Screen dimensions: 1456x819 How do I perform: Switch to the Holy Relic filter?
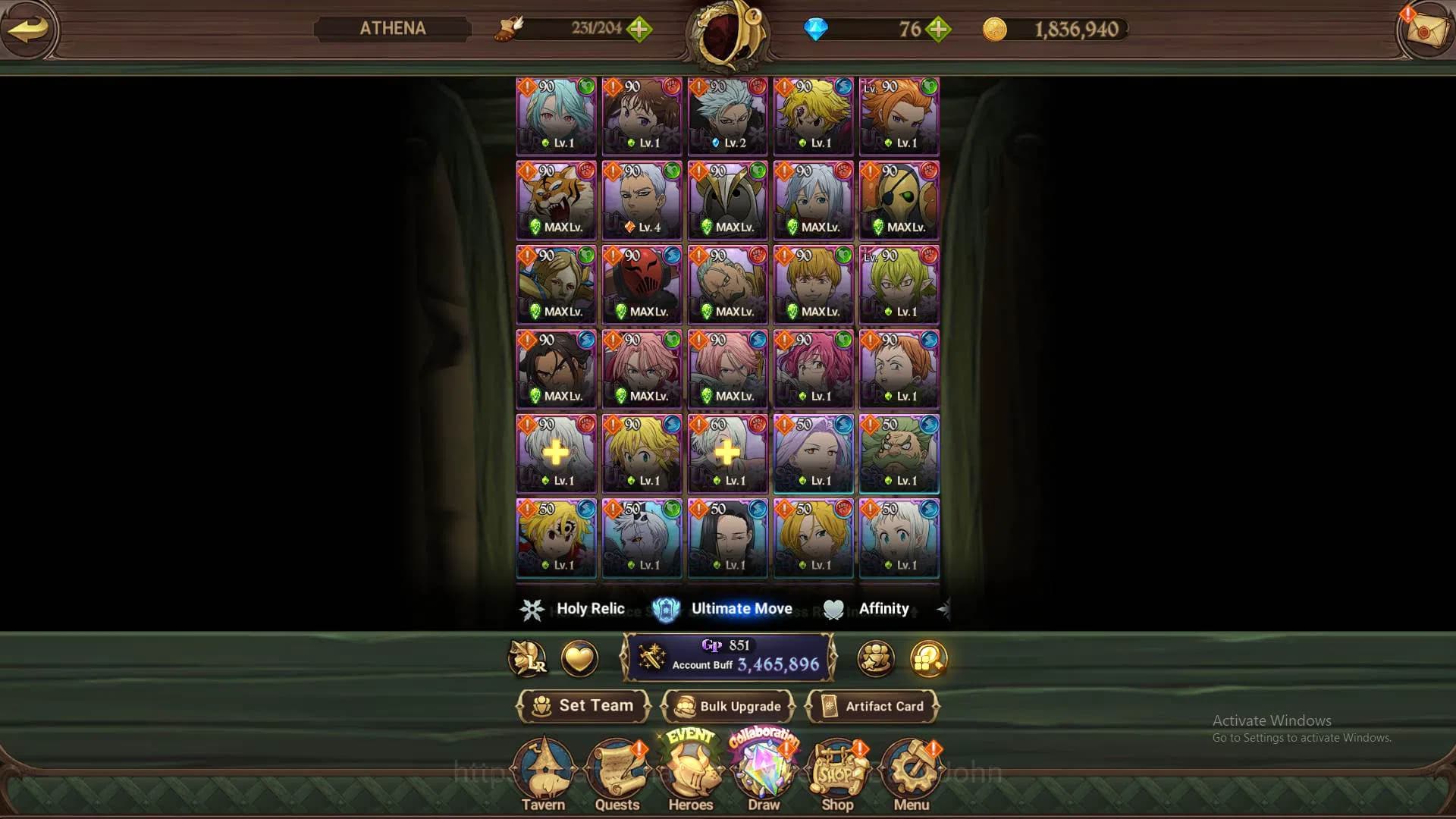click(574, 609)
